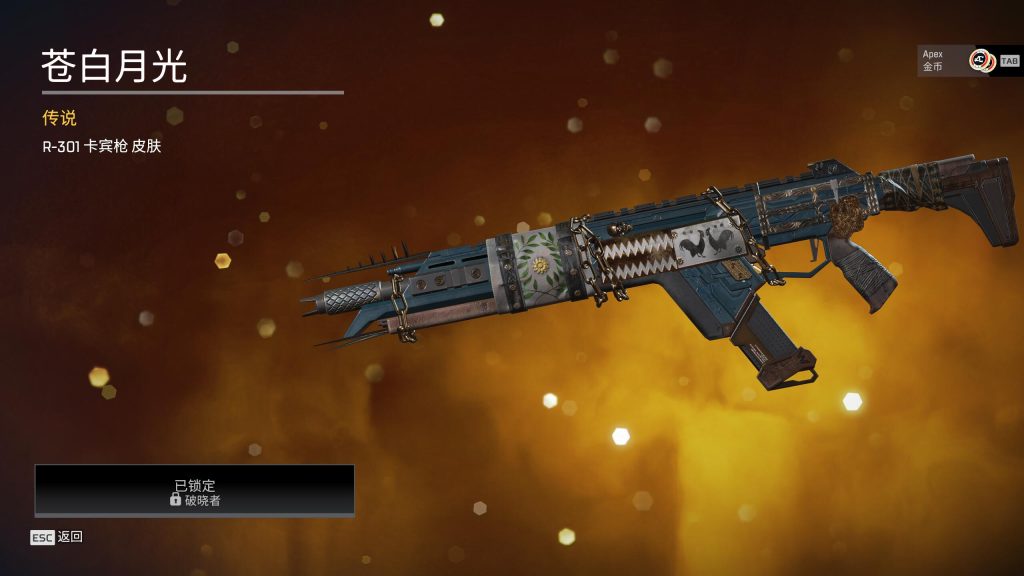Go back with the 返回 button

[x=57, y=537]
